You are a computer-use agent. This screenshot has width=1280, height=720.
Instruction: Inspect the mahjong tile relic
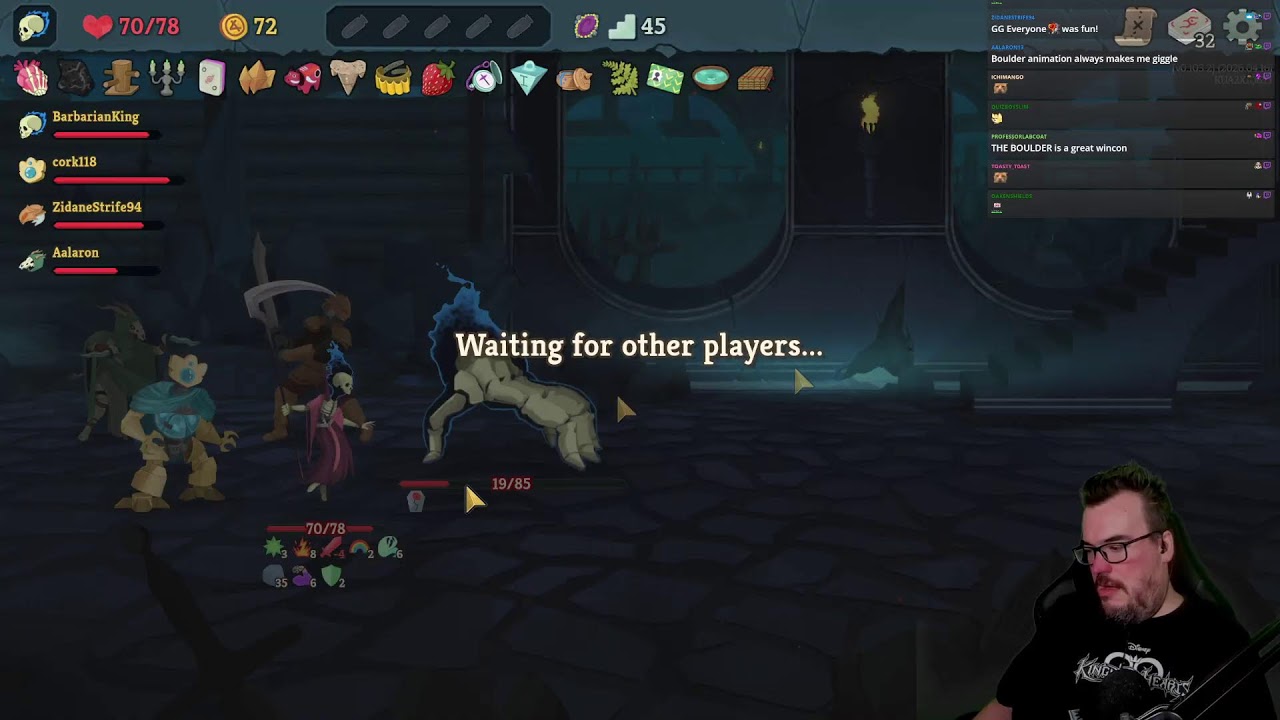(x=212, y=78)
